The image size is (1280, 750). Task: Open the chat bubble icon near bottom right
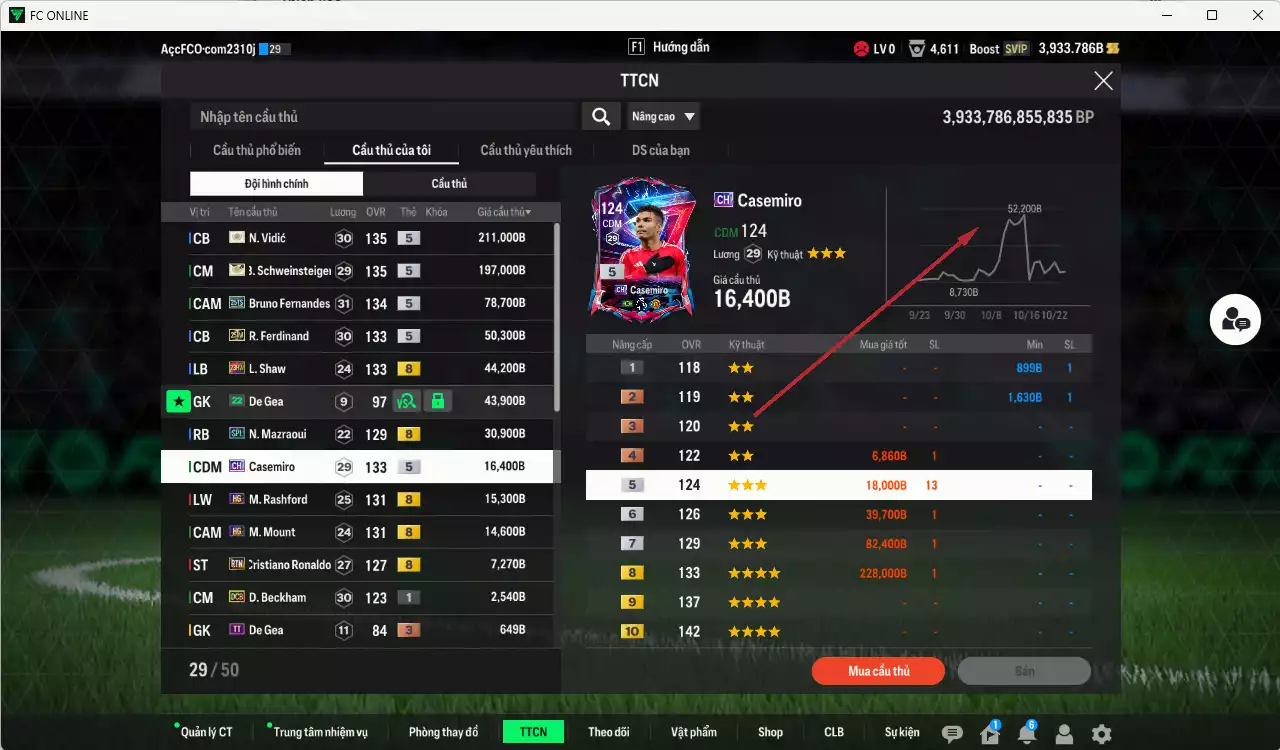tap(952, 731)
